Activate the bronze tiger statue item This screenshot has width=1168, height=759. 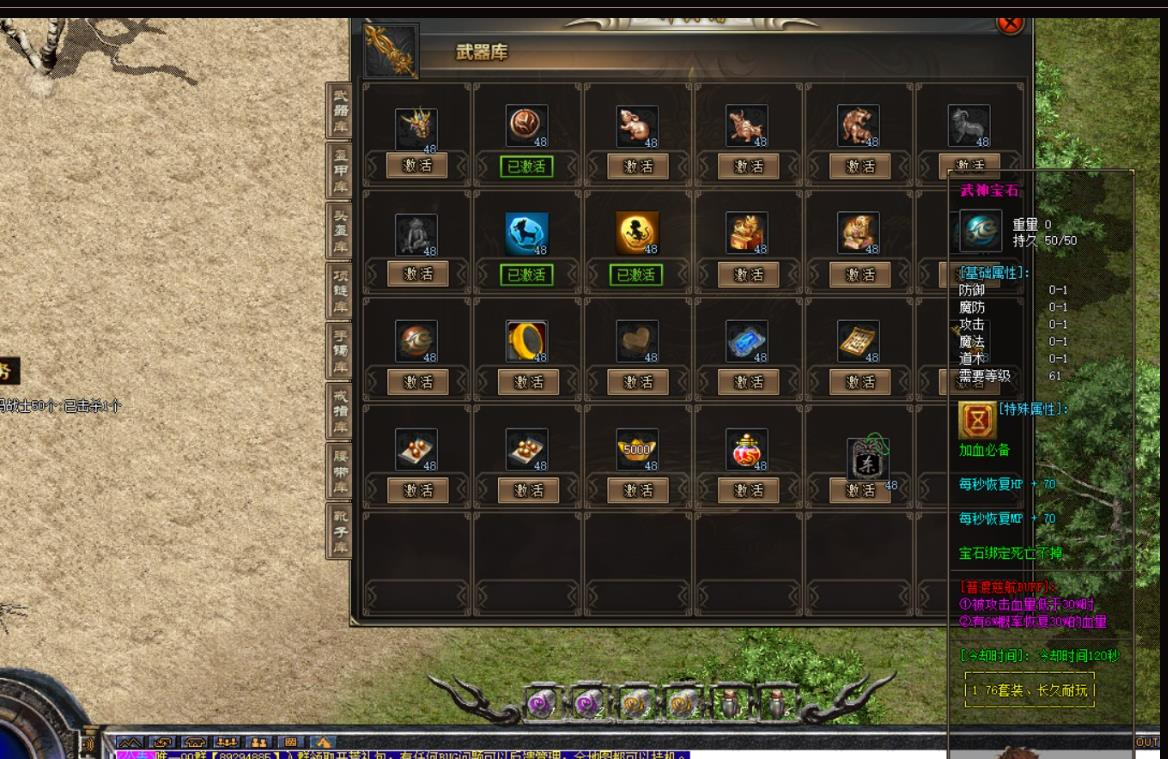[859, 166]
